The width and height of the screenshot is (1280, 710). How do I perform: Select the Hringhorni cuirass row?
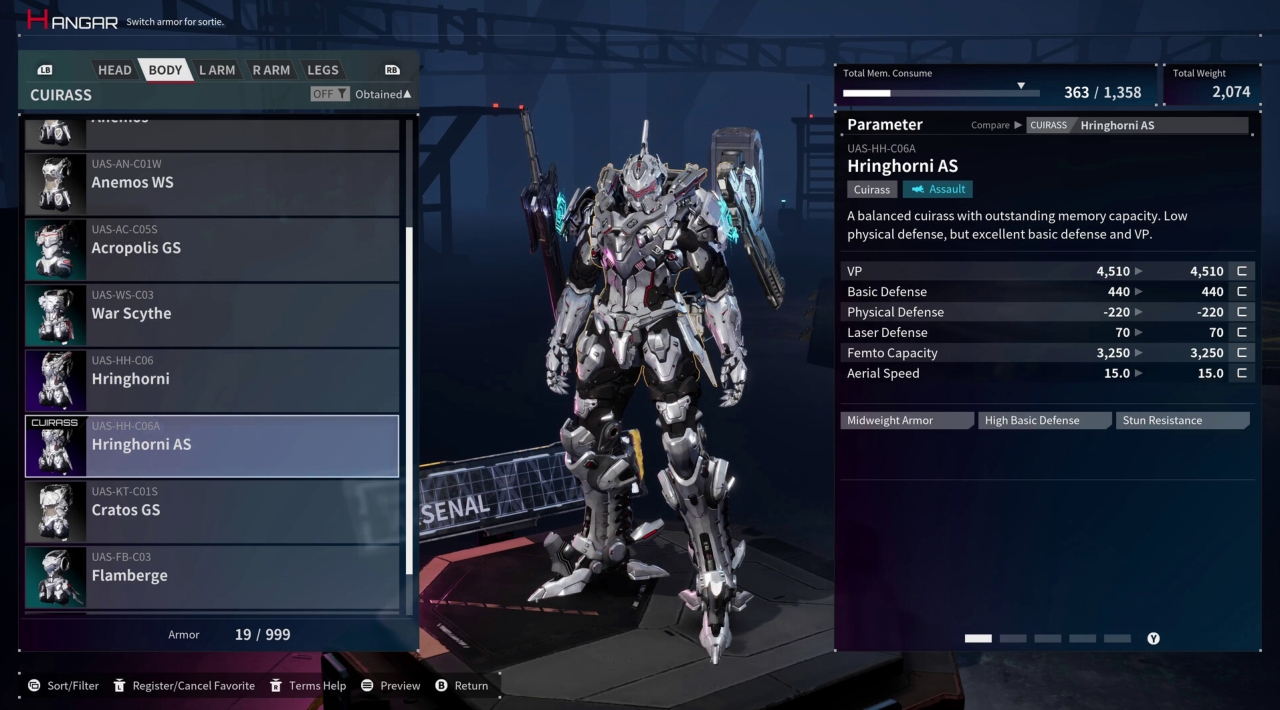point(212,379)
